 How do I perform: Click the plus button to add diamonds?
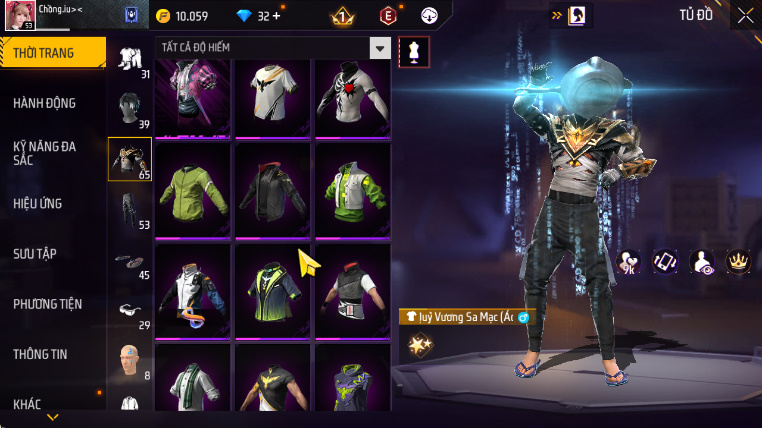[276, 16]
